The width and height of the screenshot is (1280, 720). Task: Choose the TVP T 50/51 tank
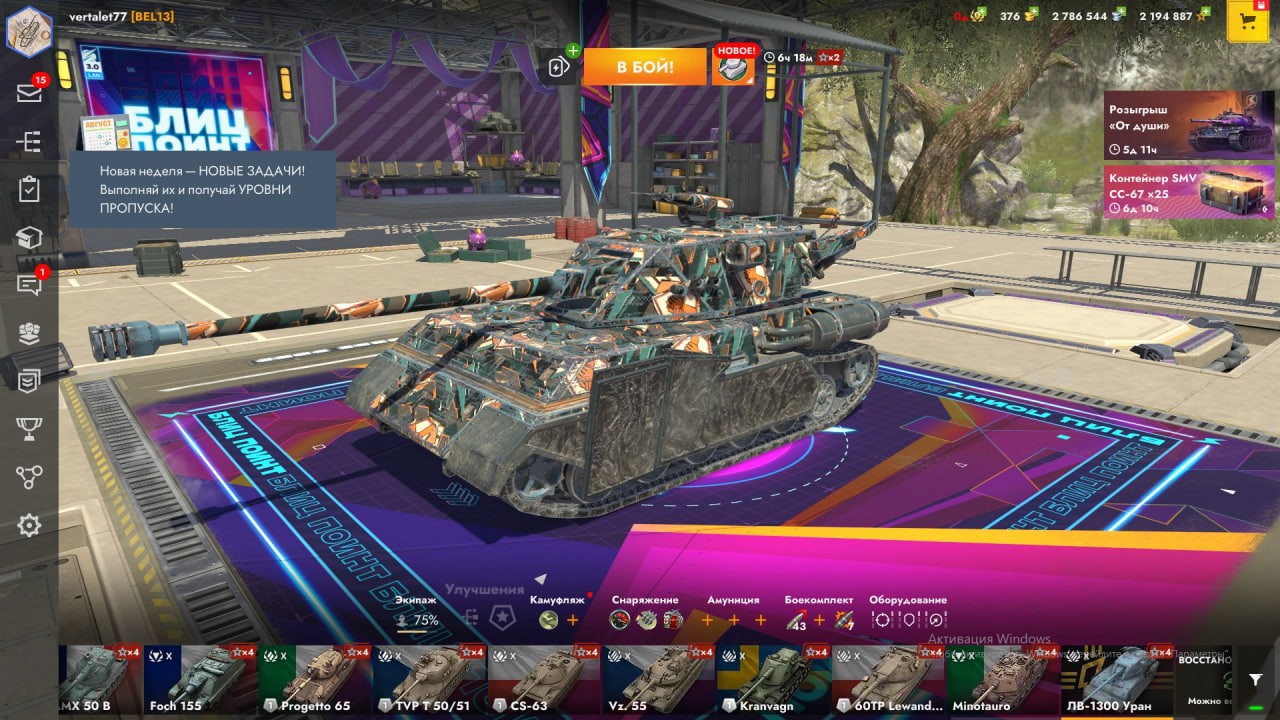point(430,681)
